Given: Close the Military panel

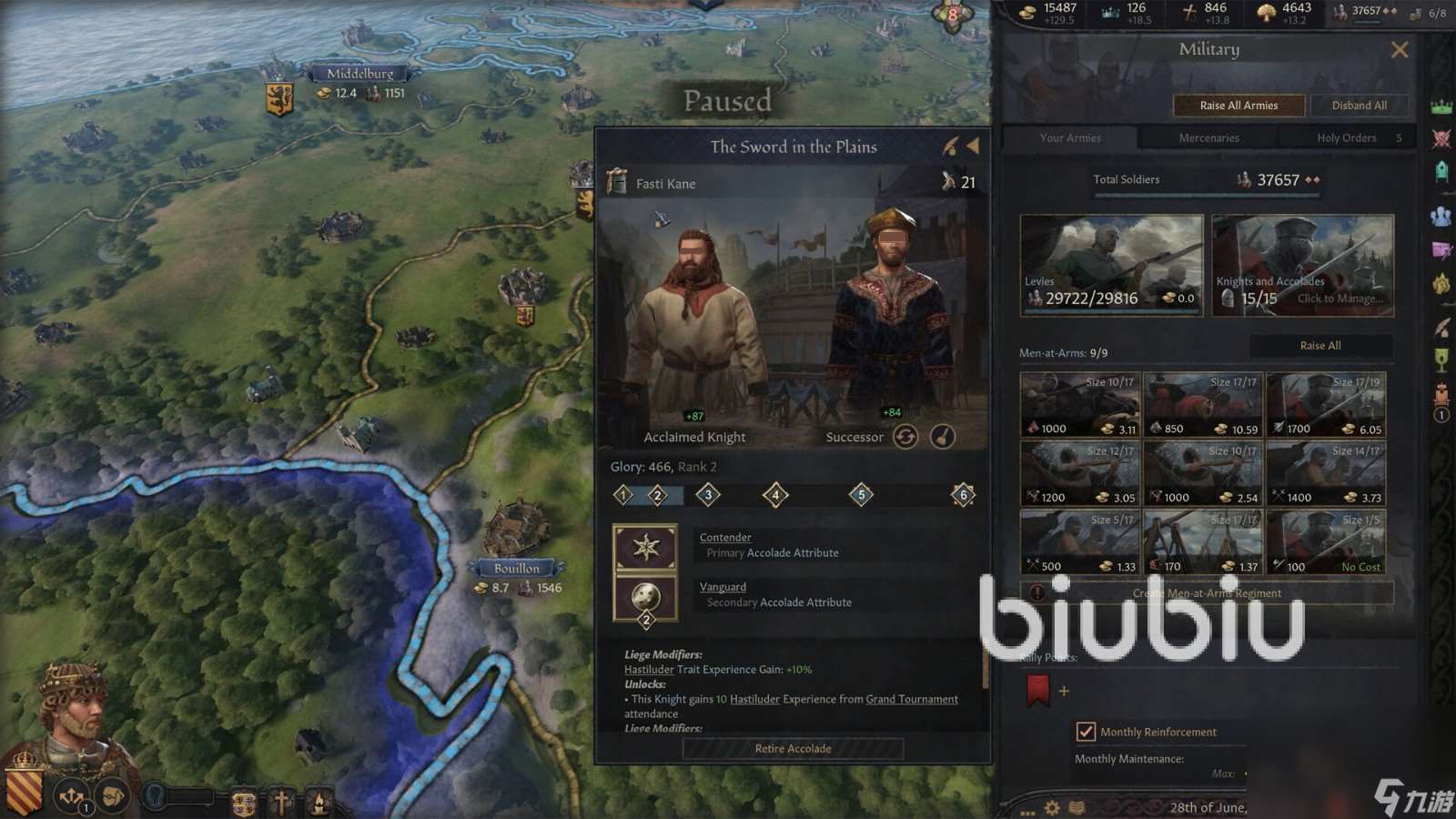Looking at the screenshot, I should click(1400, 50).
